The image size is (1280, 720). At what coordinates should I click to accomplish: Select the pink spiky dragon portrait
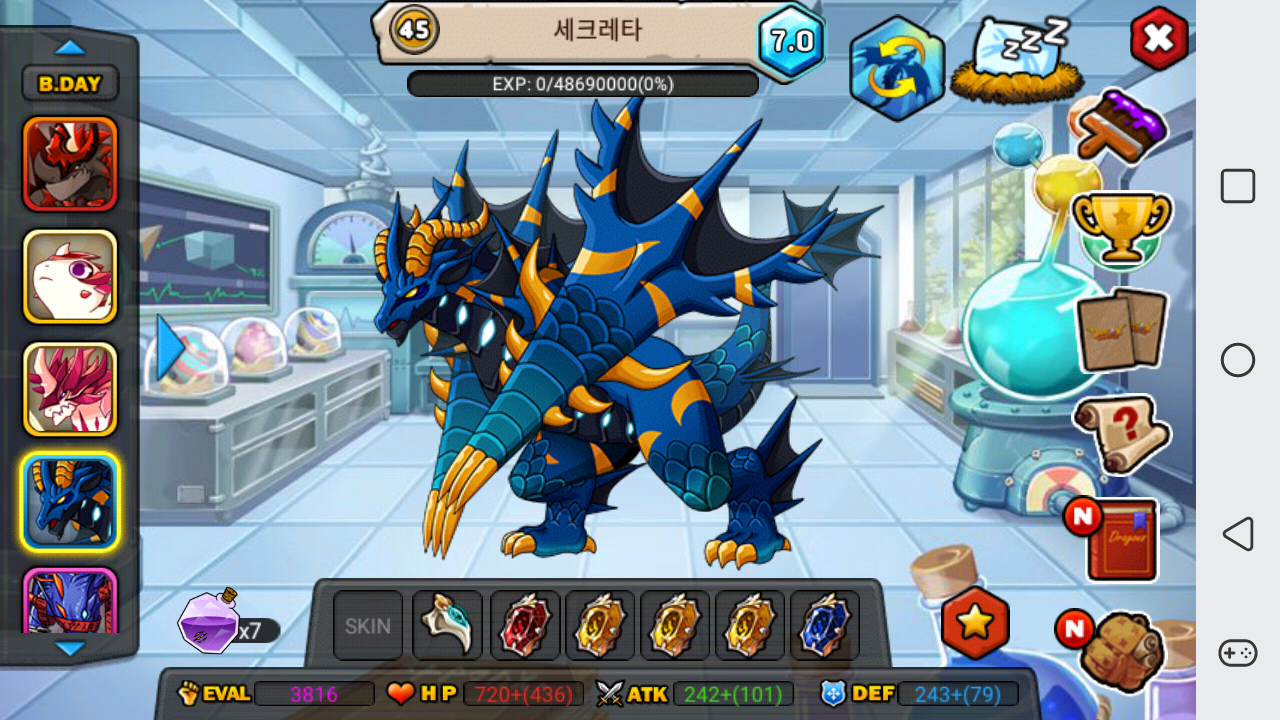(70, 390)
